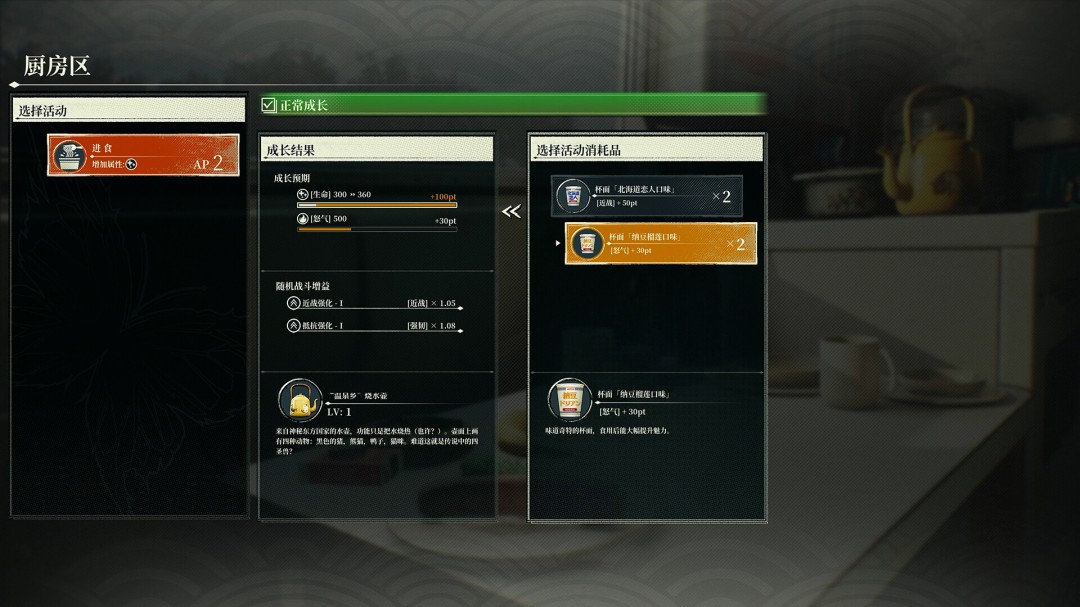Select the 进食 activity entry
Screen dimensions: 1080x607
click(x=143, y=155)
